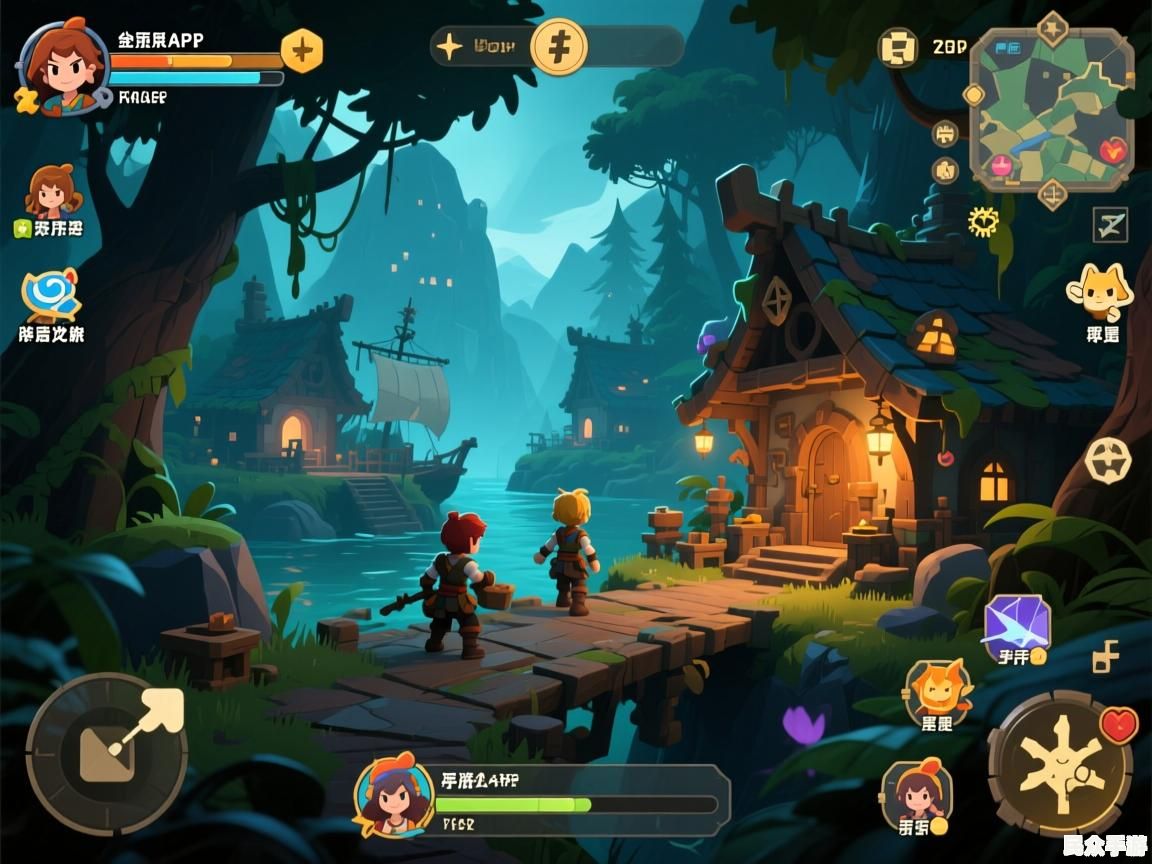Viewport: 1152px width, 864px height.
Task: Open the blue swirl shell icon
Action: (x=50, y=295)
